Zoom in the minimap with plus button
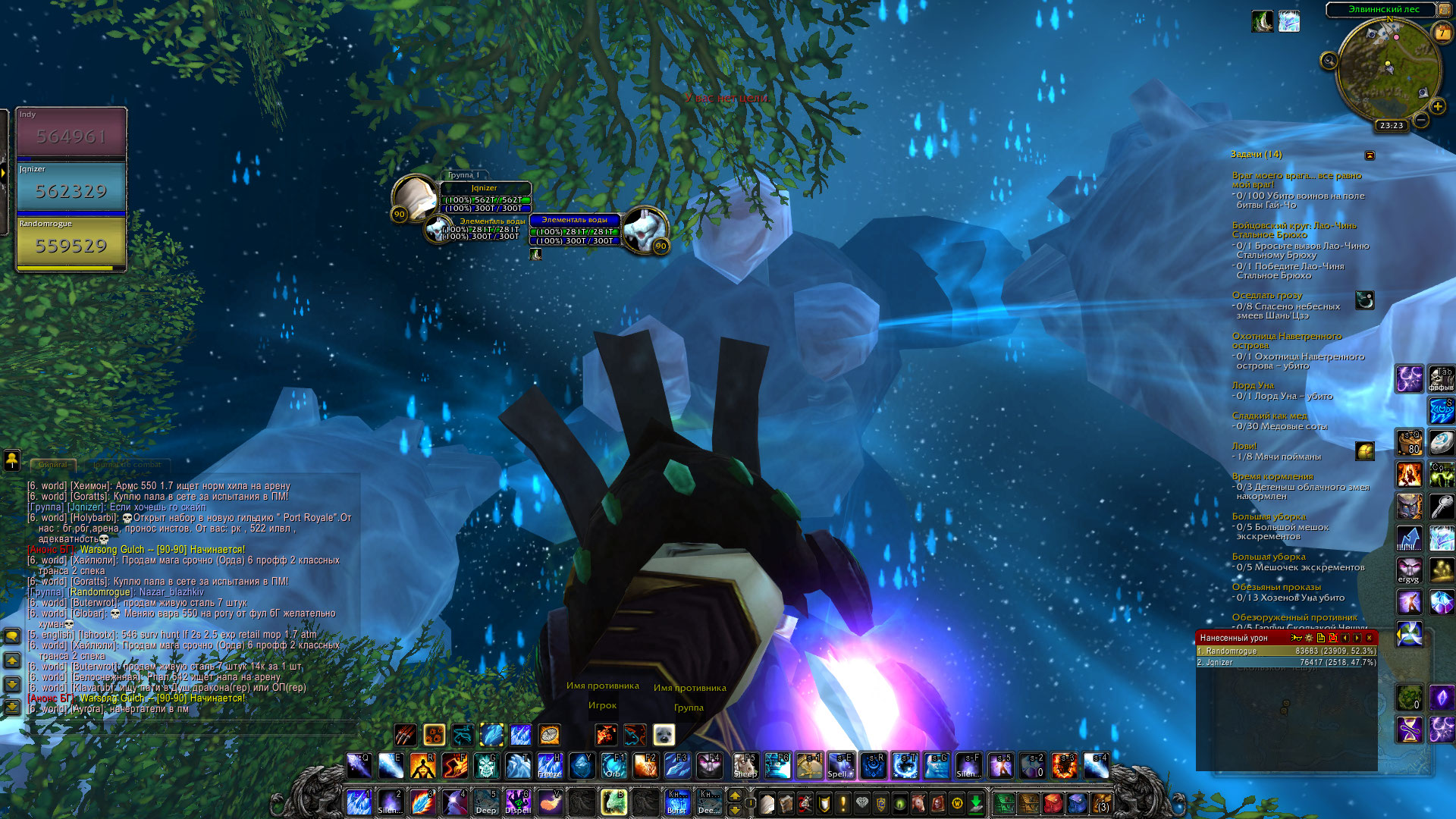 pyautogui.click(x=1437, y=107)
